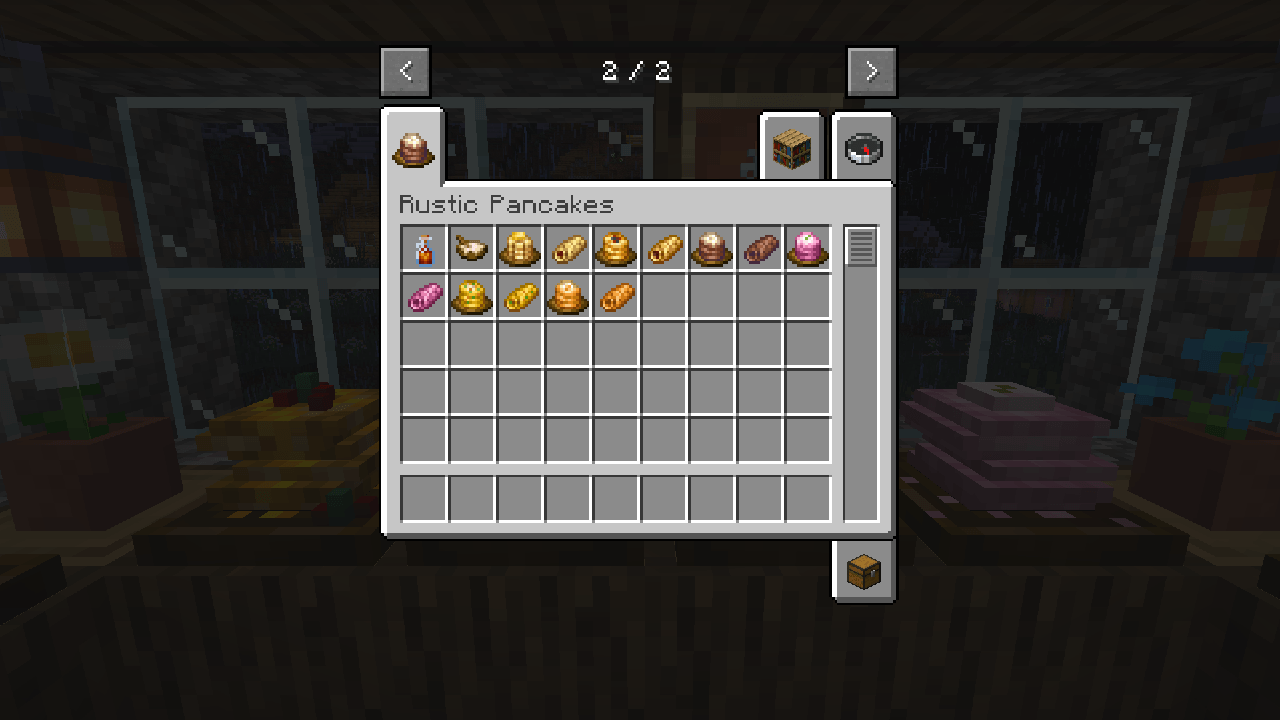Pick the honey-glazed pancake stack
This screenshot has width=1280, height=720.
pos(567,296)
